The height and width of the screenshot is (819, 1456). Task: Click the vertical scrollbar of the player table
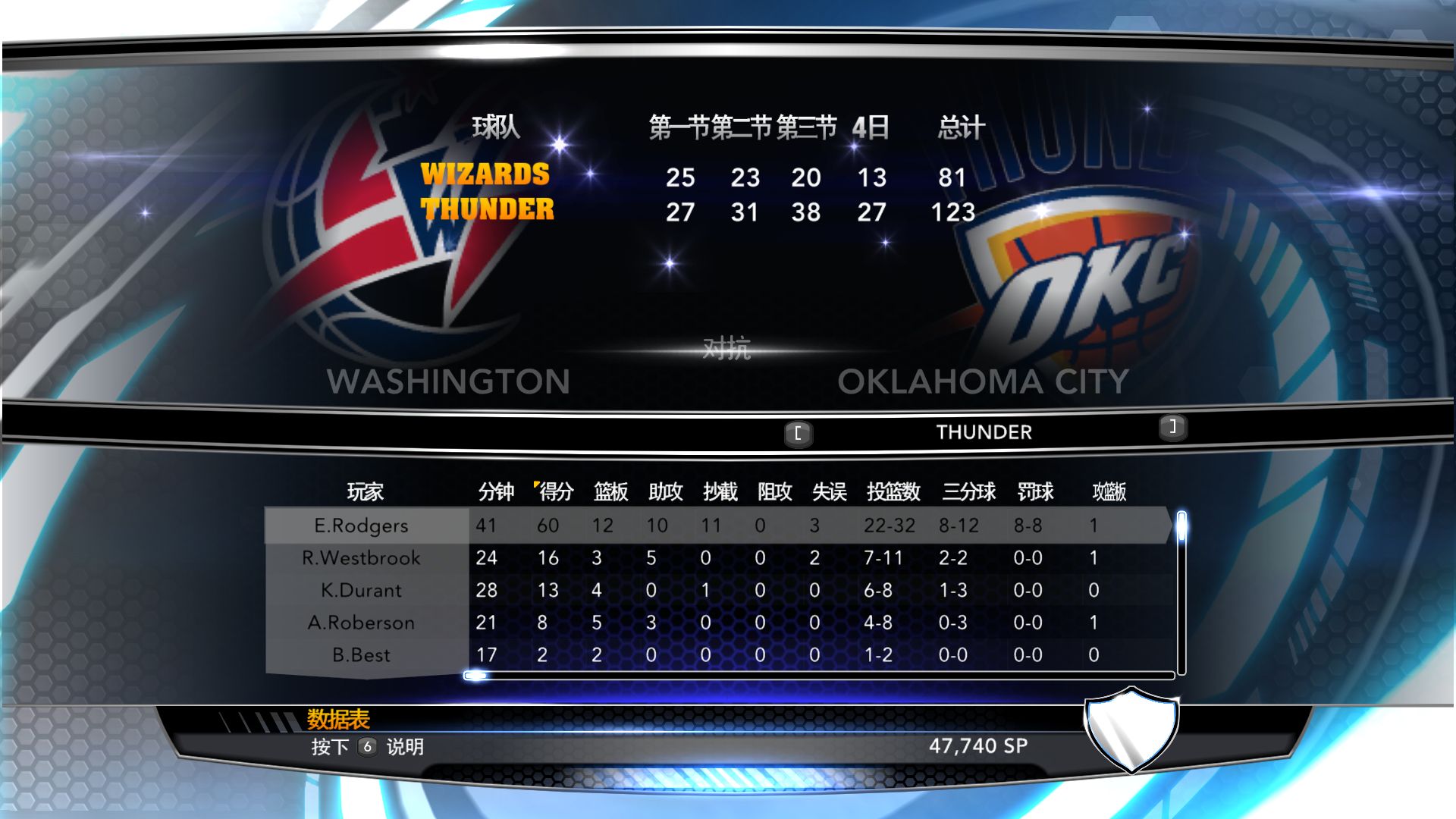(1181, 591)
